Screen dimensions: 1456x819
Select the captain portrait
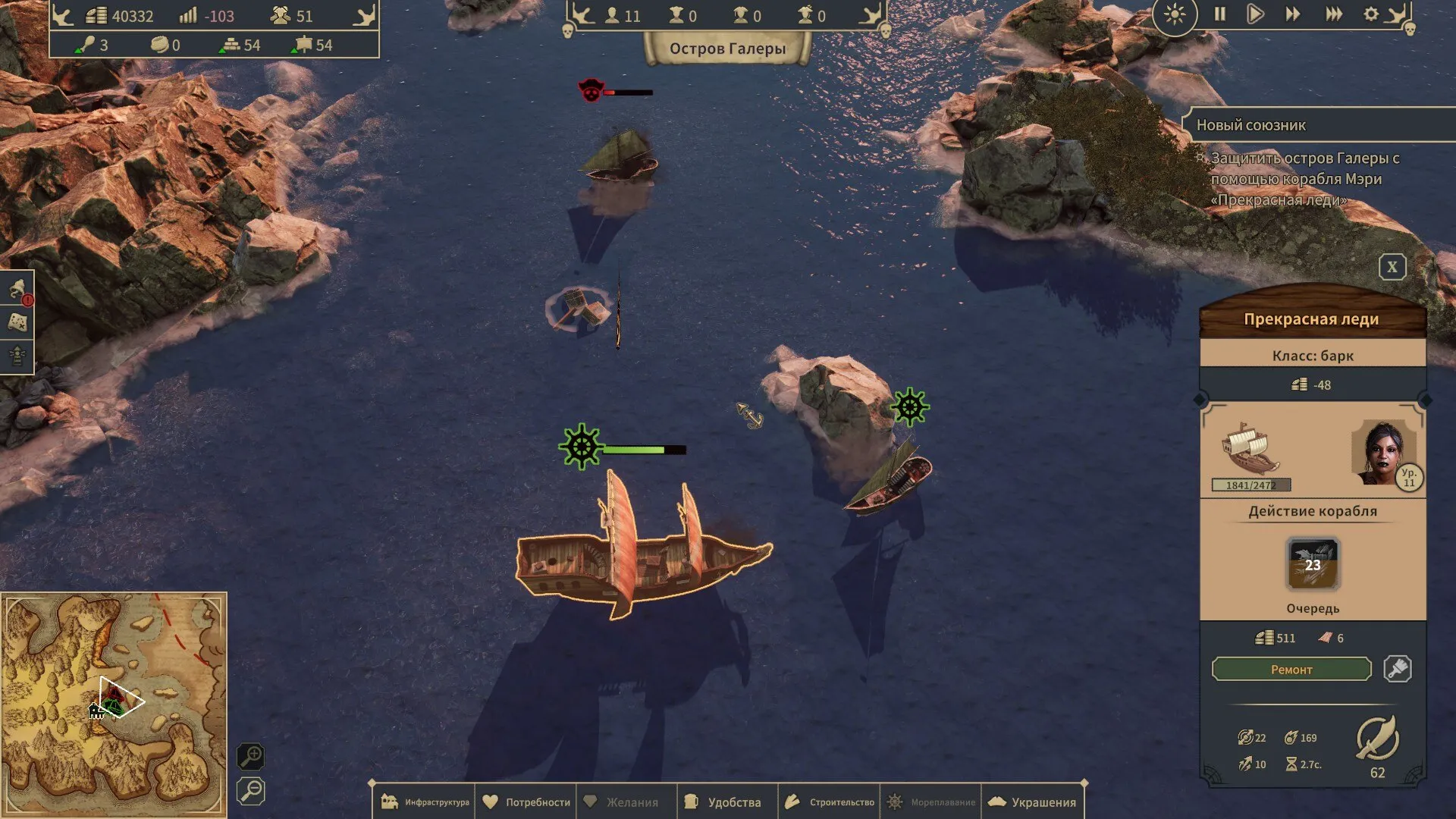[x=1381, y=453]
